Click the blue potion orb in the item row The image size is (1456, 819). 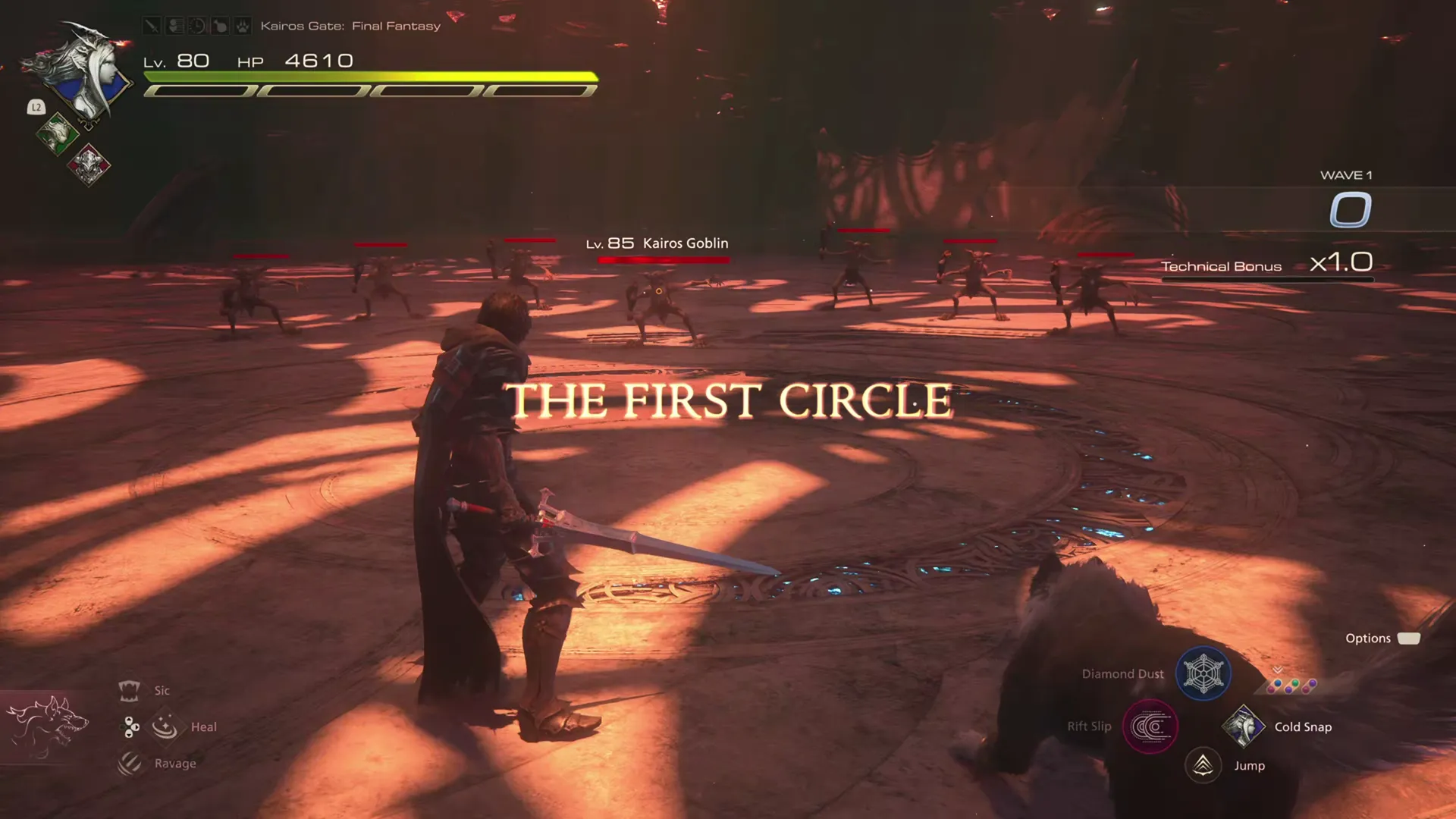[x=1276, y=682]
